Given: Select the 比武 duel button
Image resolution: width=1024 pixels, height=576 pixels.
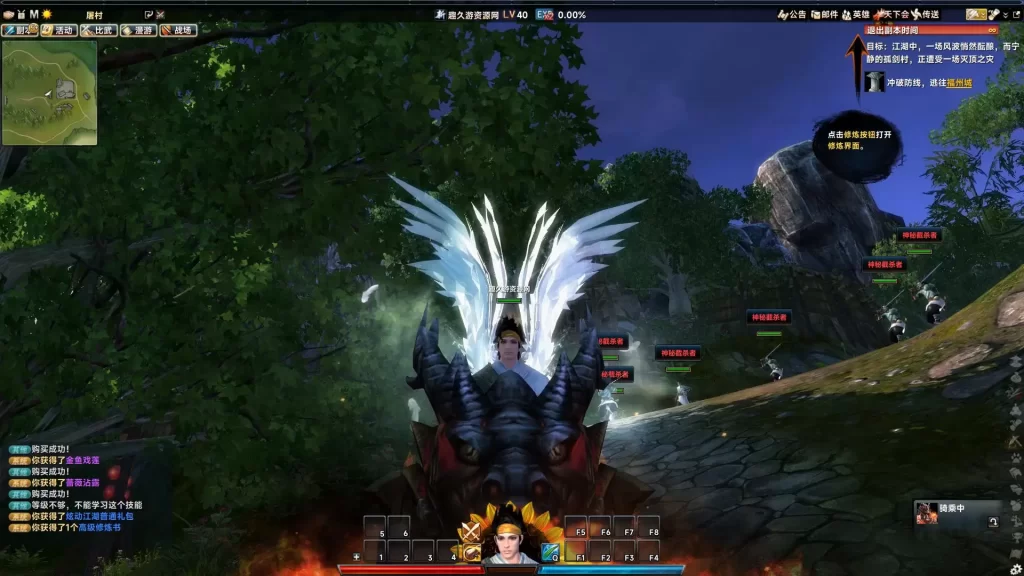Looking at the screenshot, I should pos(99,30).
